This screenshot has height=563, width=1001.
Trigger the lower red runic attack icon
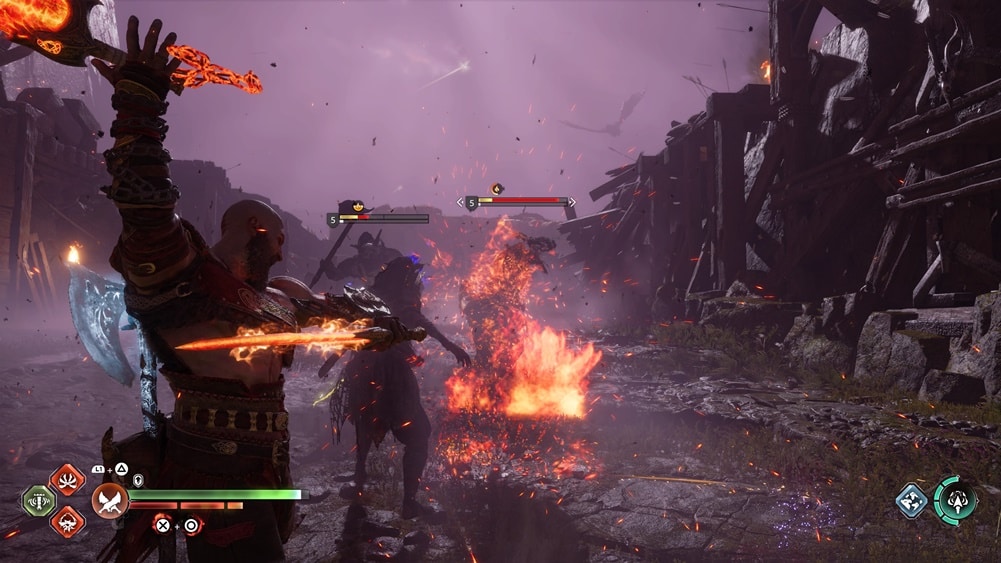coord(67,520)
